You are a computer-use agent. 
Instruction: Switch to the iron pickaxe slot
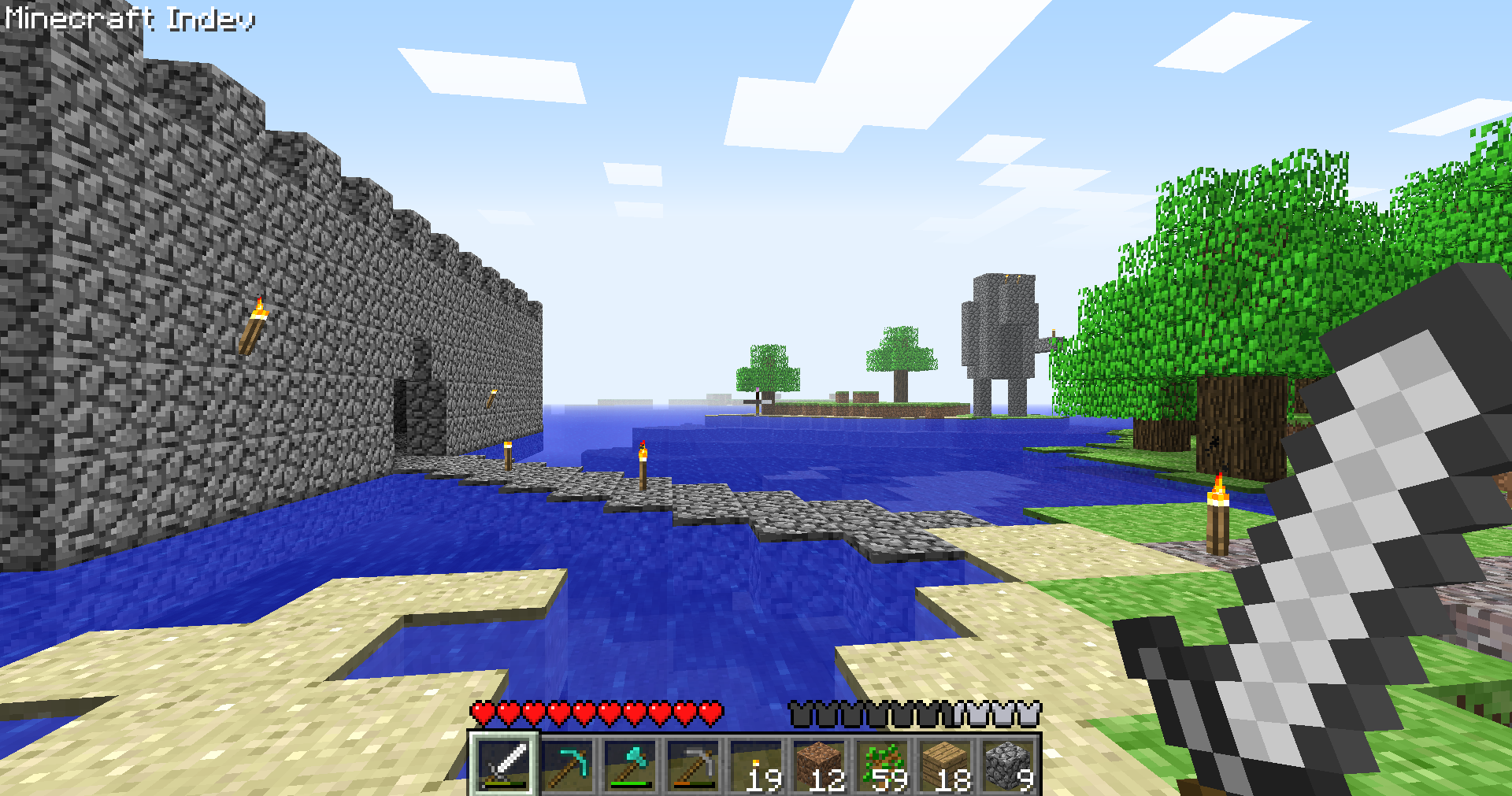[x=693, y=764]
